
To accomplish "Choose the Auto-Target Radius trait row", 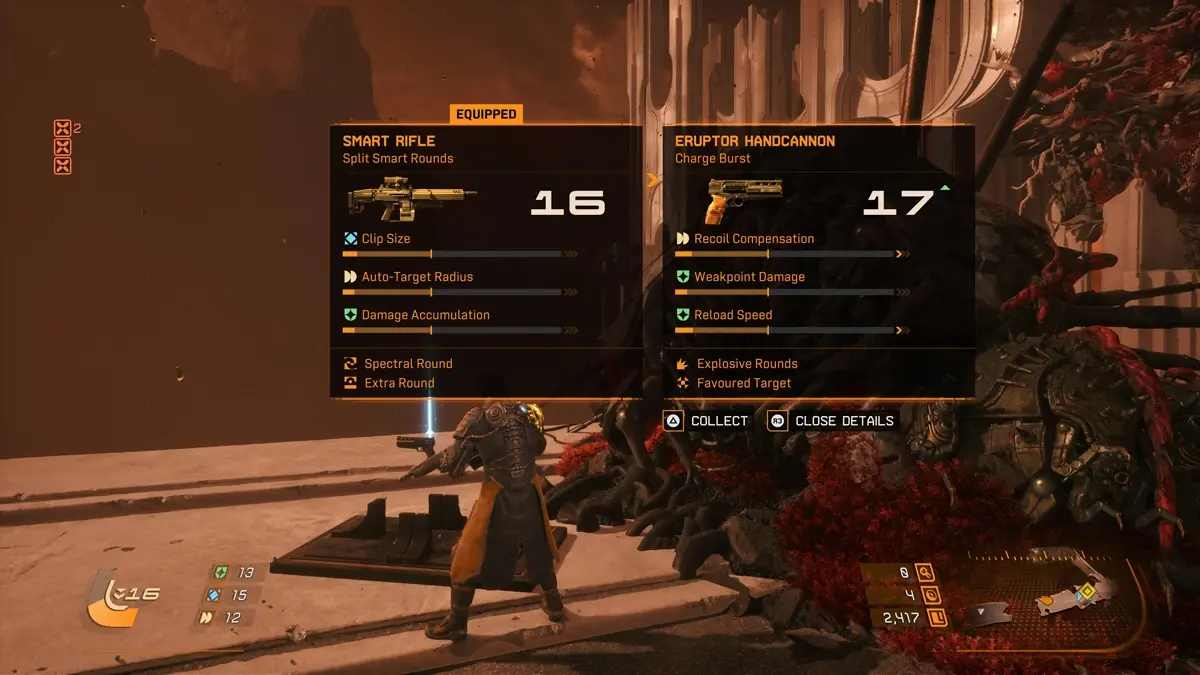I will 417,277.
